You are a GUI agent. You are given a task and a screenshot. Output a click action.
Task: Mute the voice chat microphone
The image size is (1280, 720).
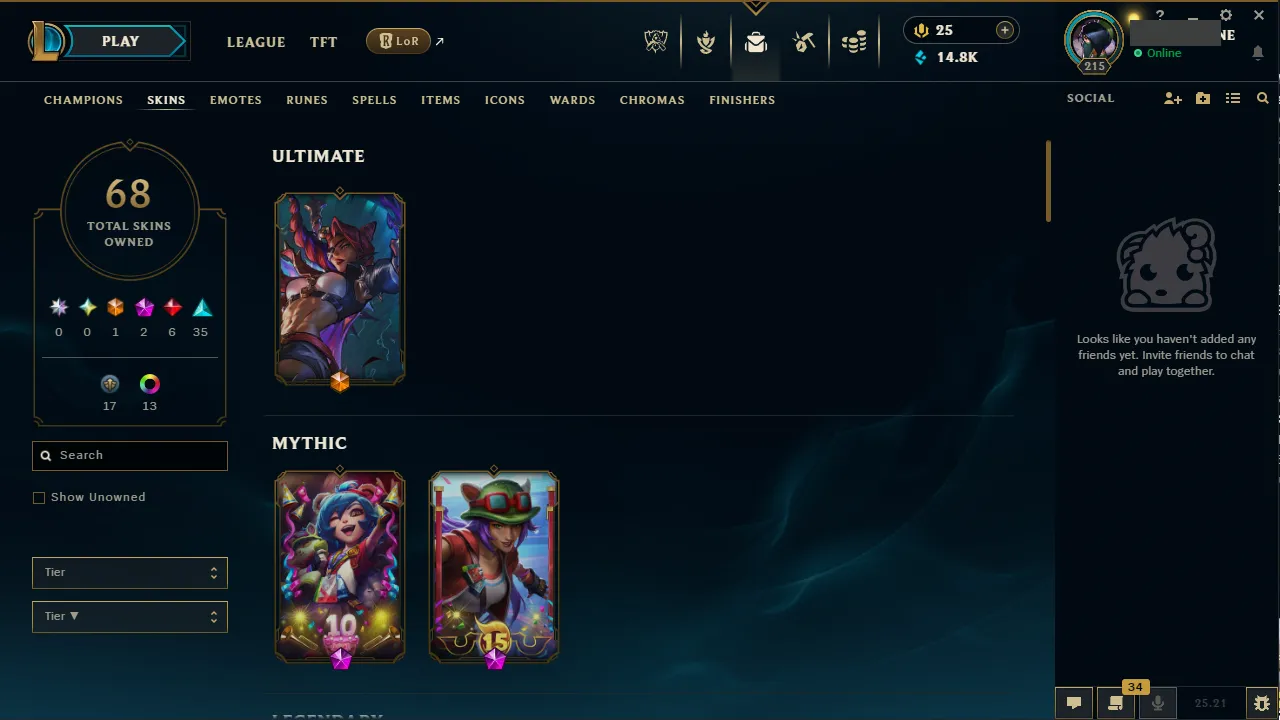click(x=1157, y=702)
